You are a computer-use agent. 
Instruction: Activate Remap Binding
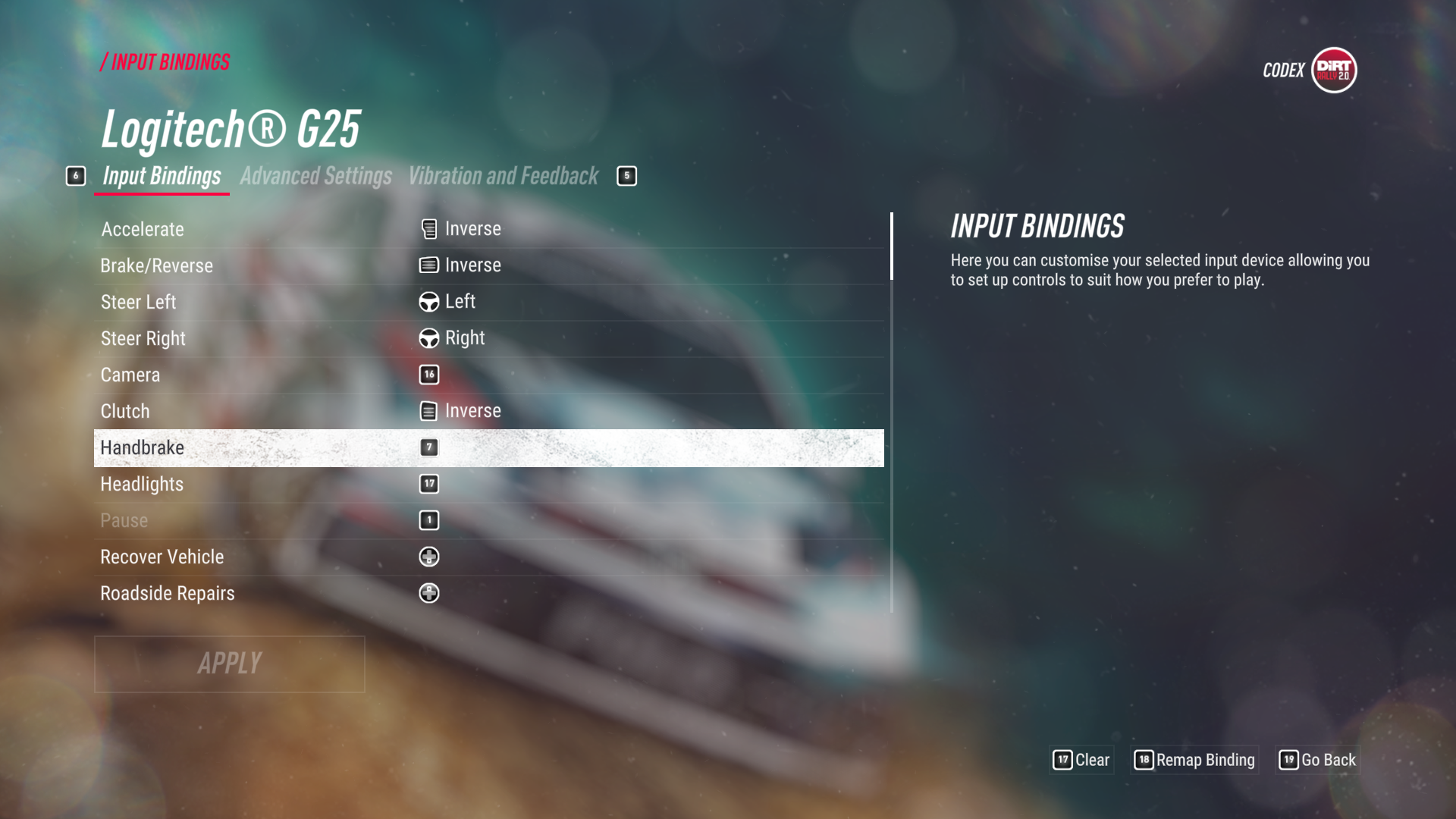[x=1195, y=760]
